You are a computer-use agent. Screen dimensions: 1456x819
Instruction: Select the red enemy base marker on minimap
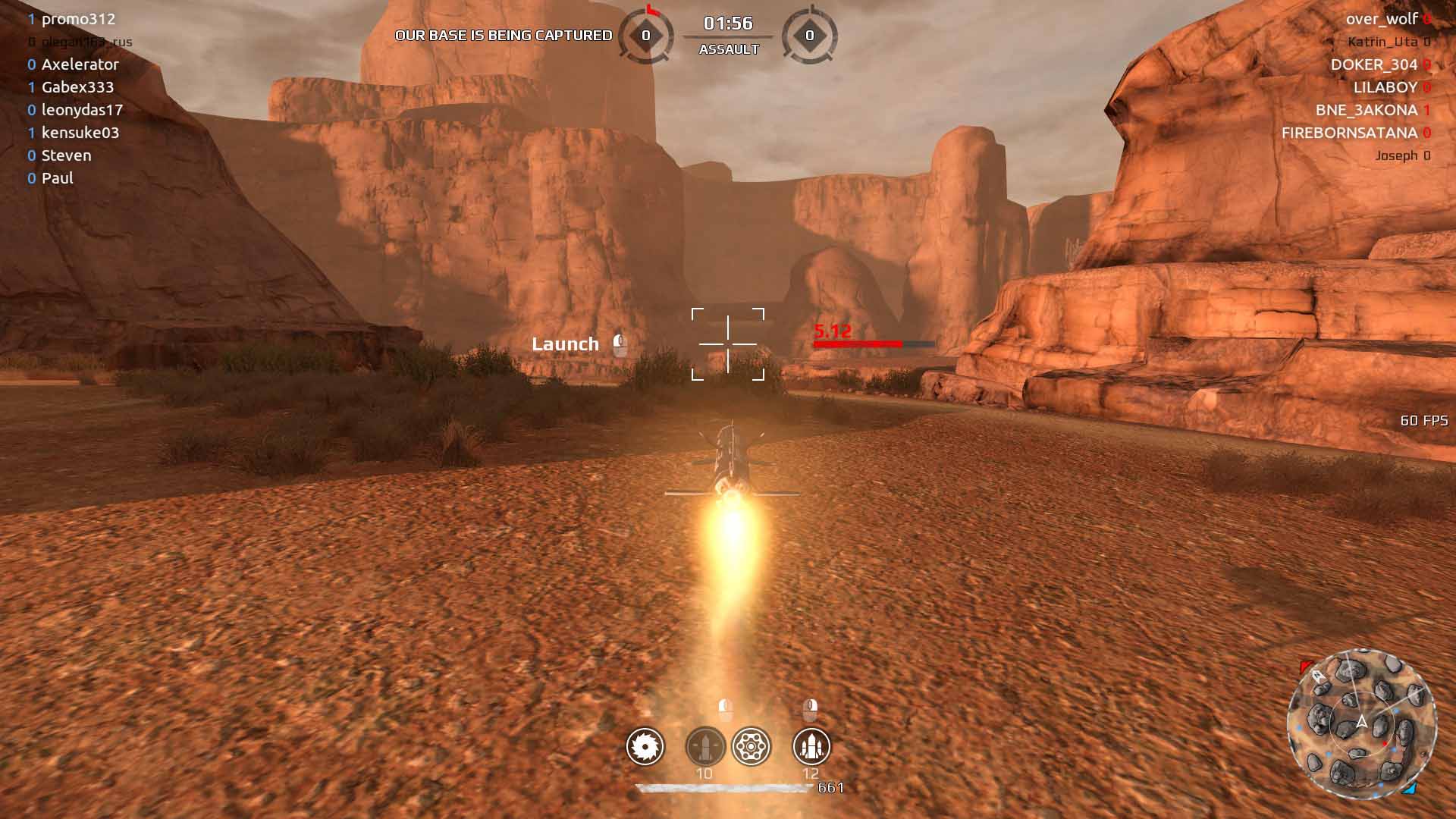click(x=1306, y=667)
